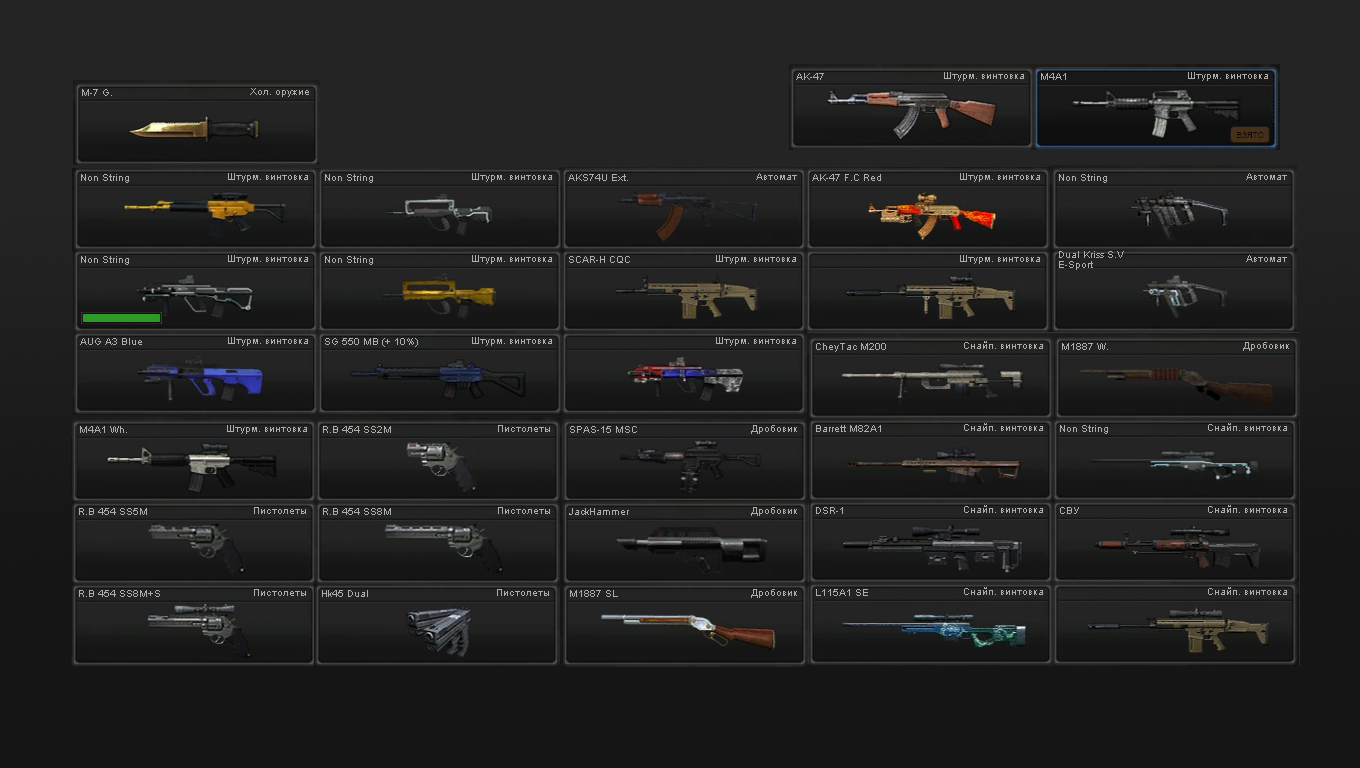Select the JackHammer shotgun
This screenshot has height=768, width=1360.
pyautogui.click(x=683, y=540)
